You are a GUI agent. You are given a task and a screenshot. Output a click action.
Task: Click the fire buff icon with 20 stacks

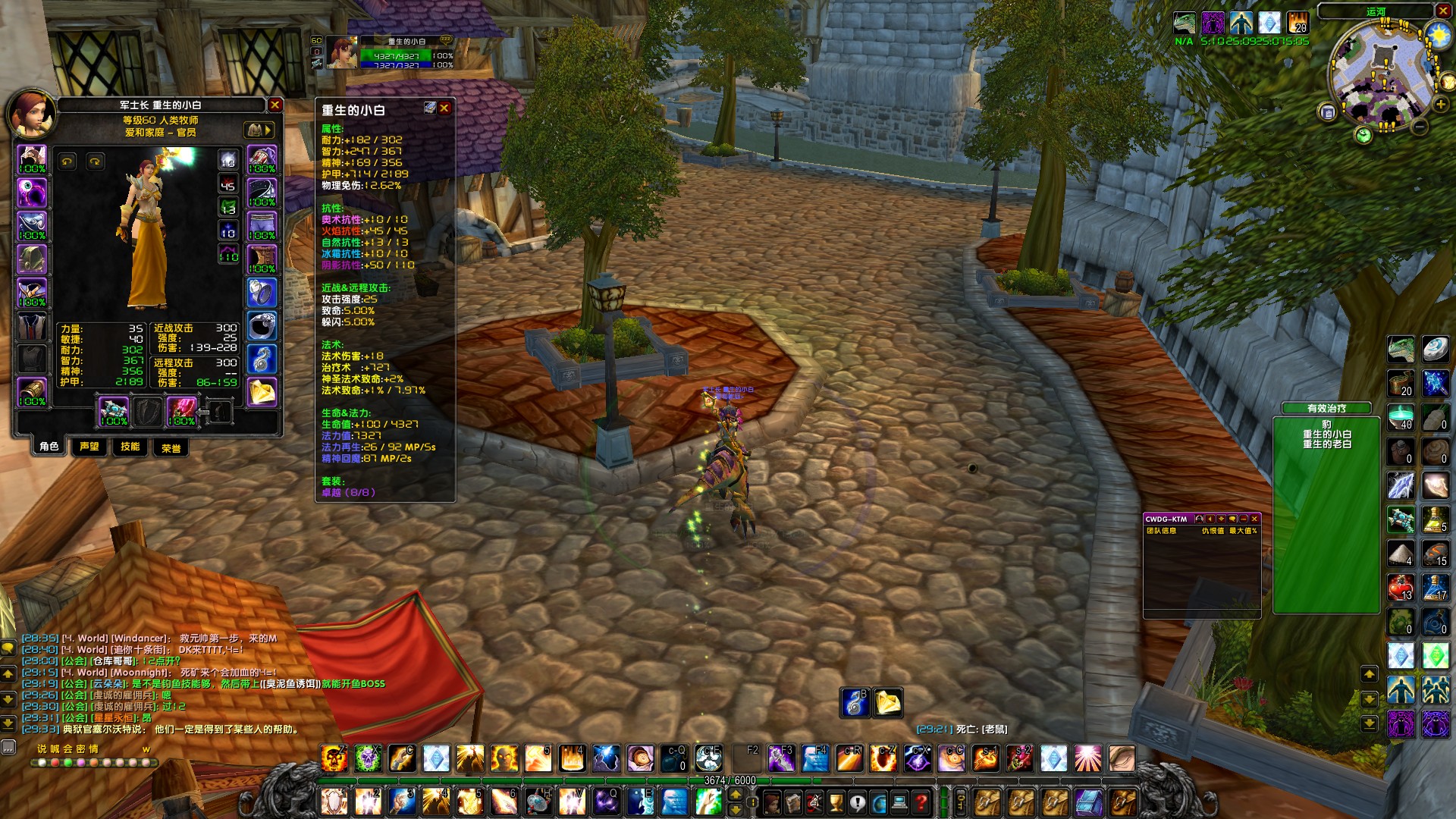pos(1298,24)
